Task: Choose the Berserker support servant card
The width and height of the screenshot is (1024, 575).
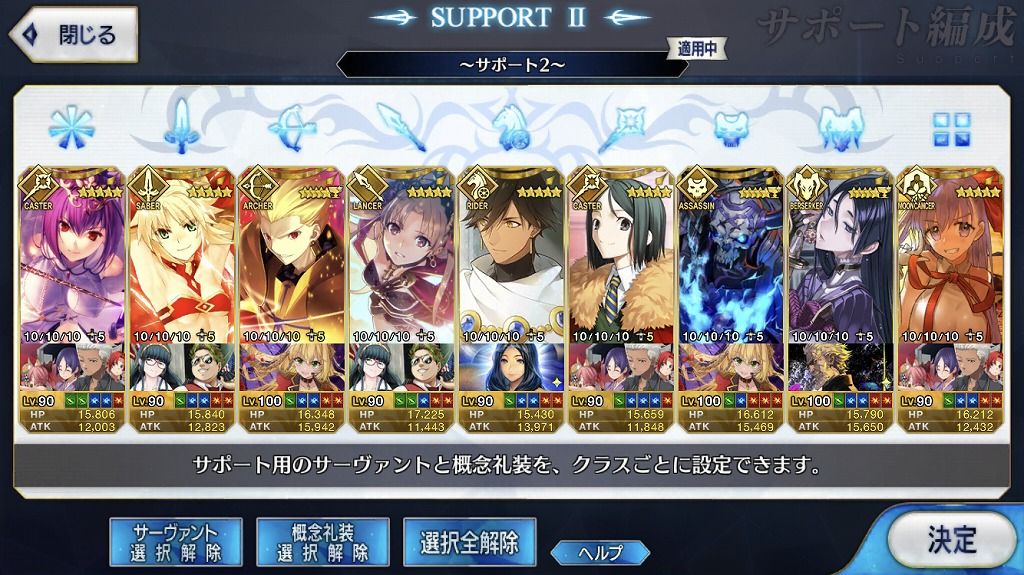Action: coord(842,290)
